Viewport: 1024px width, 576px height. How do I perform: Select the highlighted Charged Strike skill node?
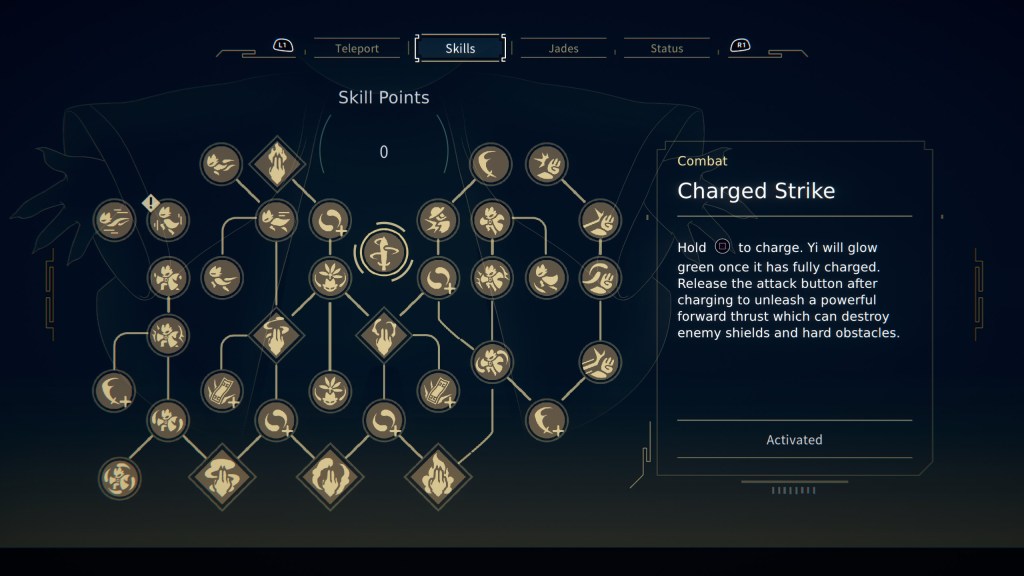pos(382,251)
